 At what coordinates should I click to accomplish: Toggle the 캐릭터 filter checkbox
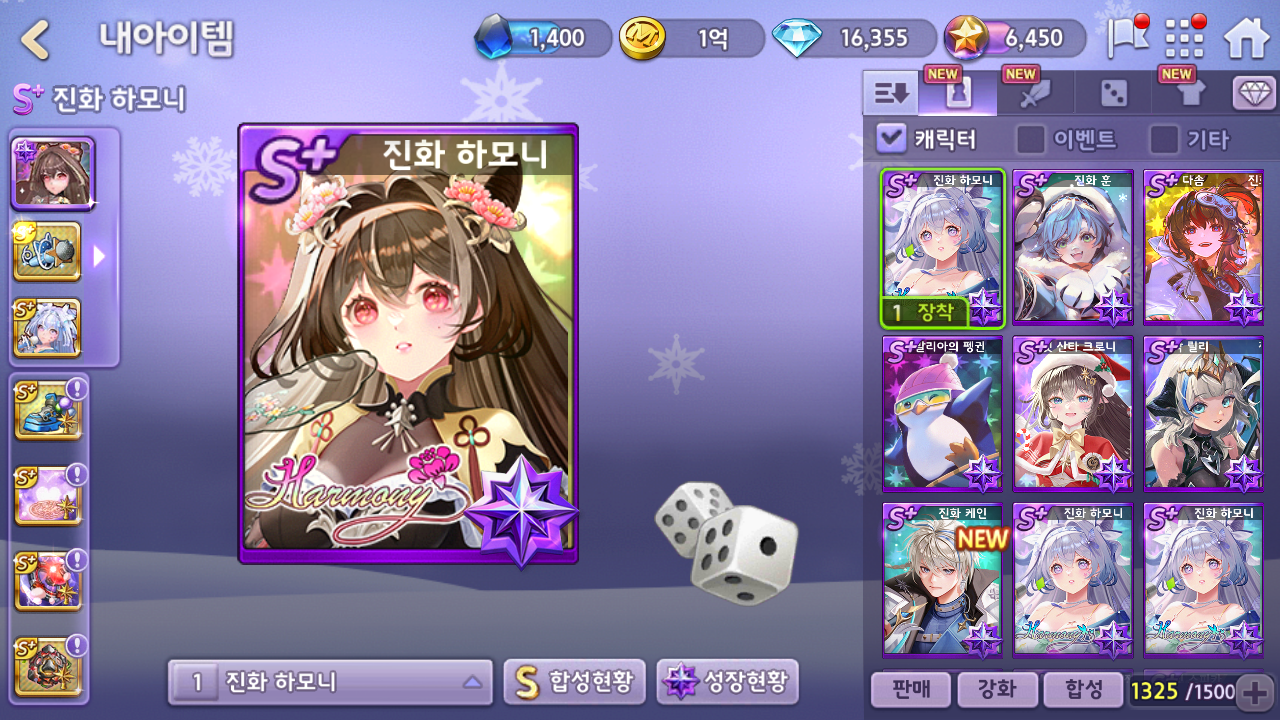pyautogui.click(x=891, y=139)
